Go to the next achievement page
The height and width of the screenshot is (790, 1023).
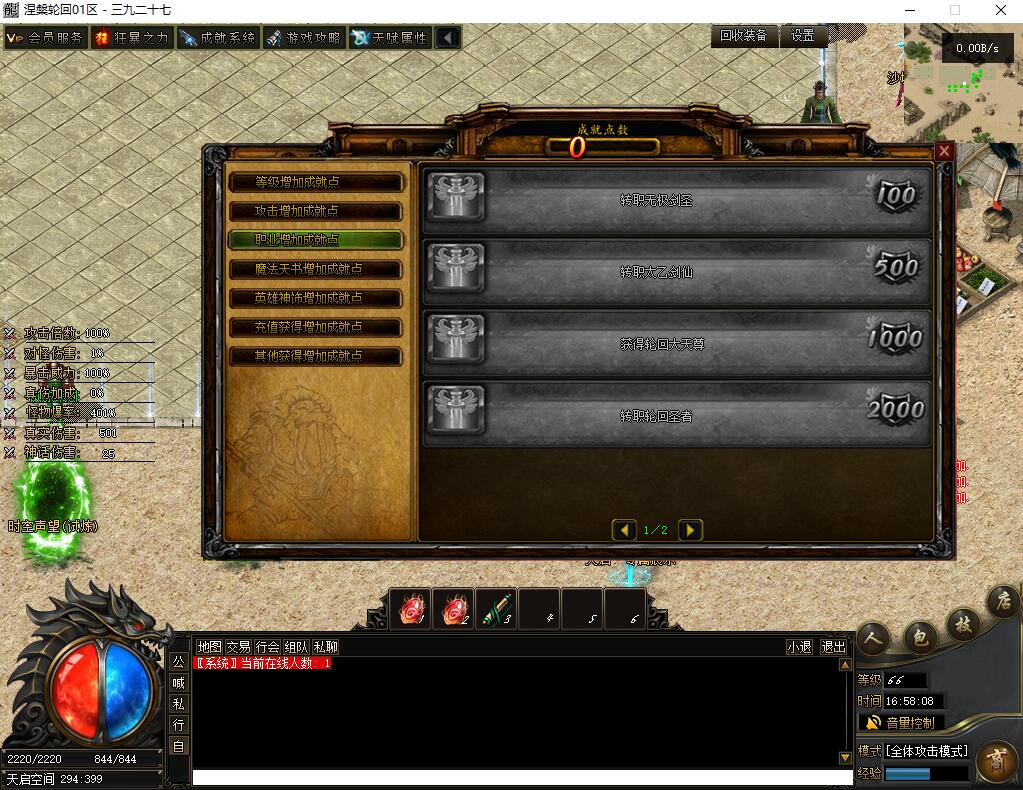point(690,530)
